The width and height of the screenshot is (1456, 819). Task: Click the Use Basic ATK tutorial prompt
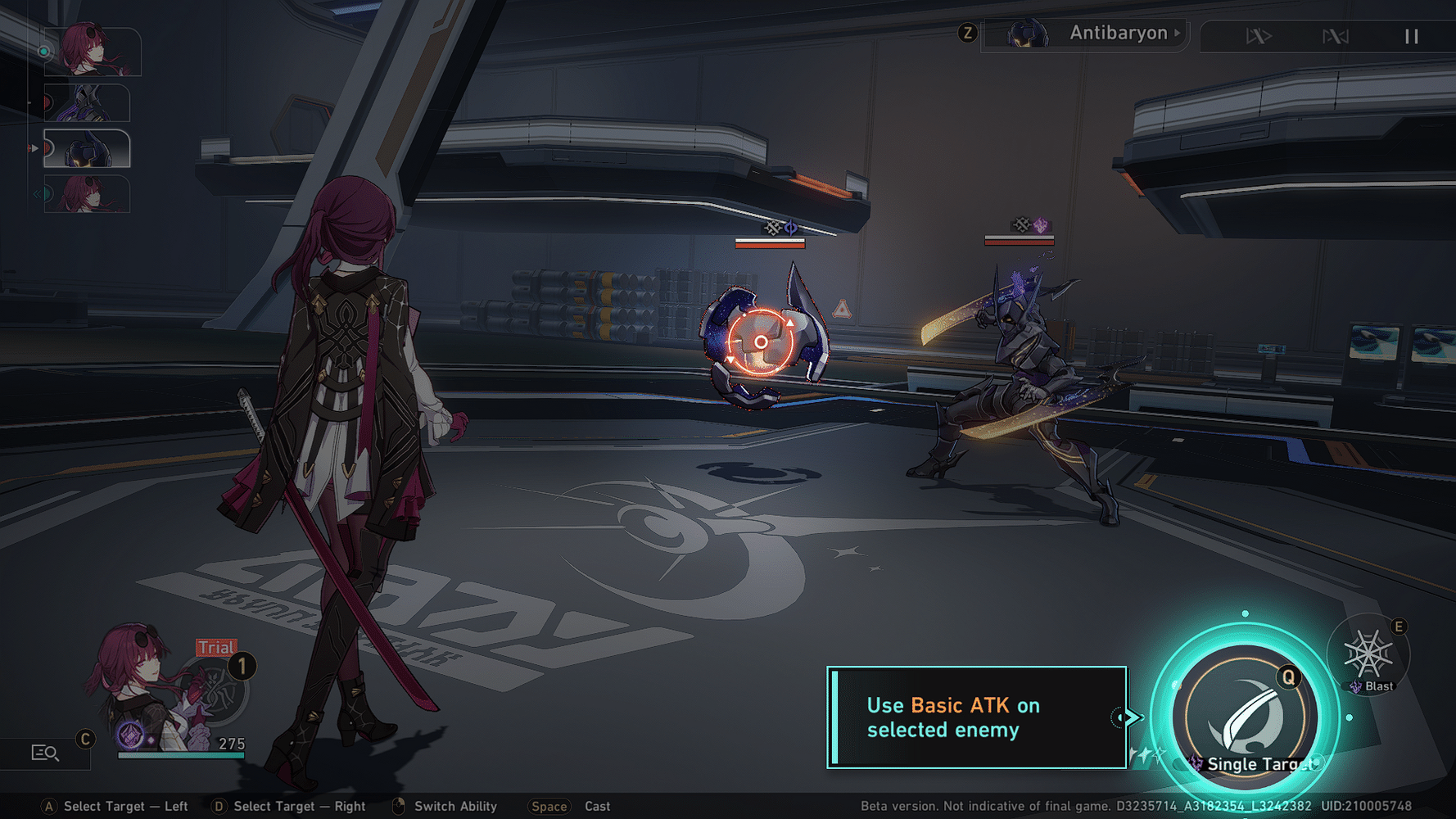[974, 717]
